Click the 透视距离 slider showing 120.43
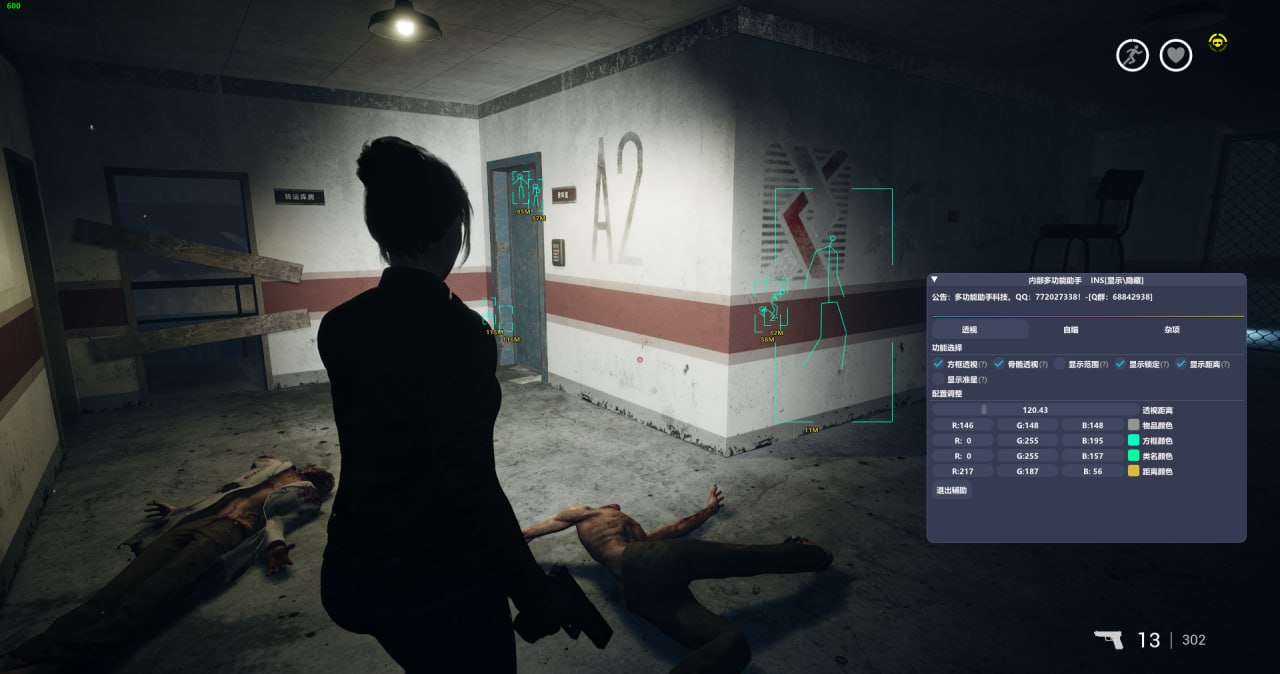The width and height of the screenshot is (1280, 674). 1035,409
